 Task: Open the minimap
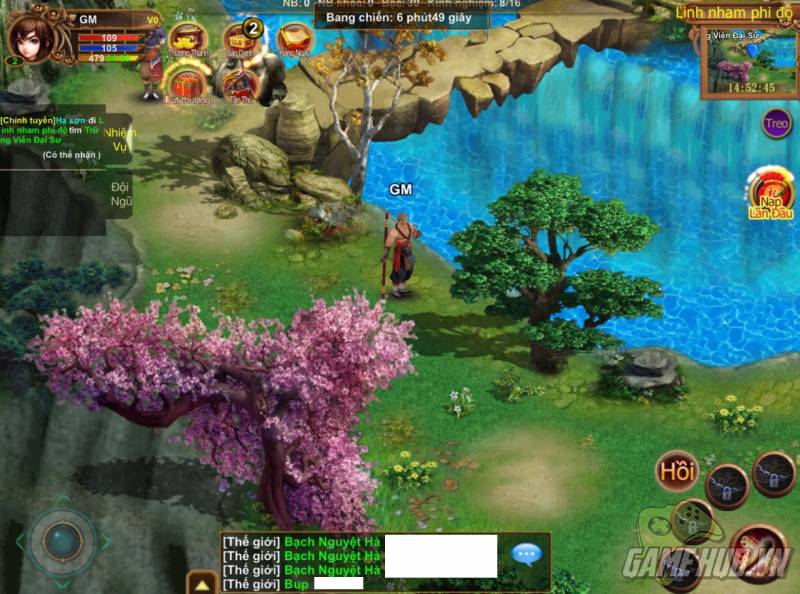pos(748,62)
